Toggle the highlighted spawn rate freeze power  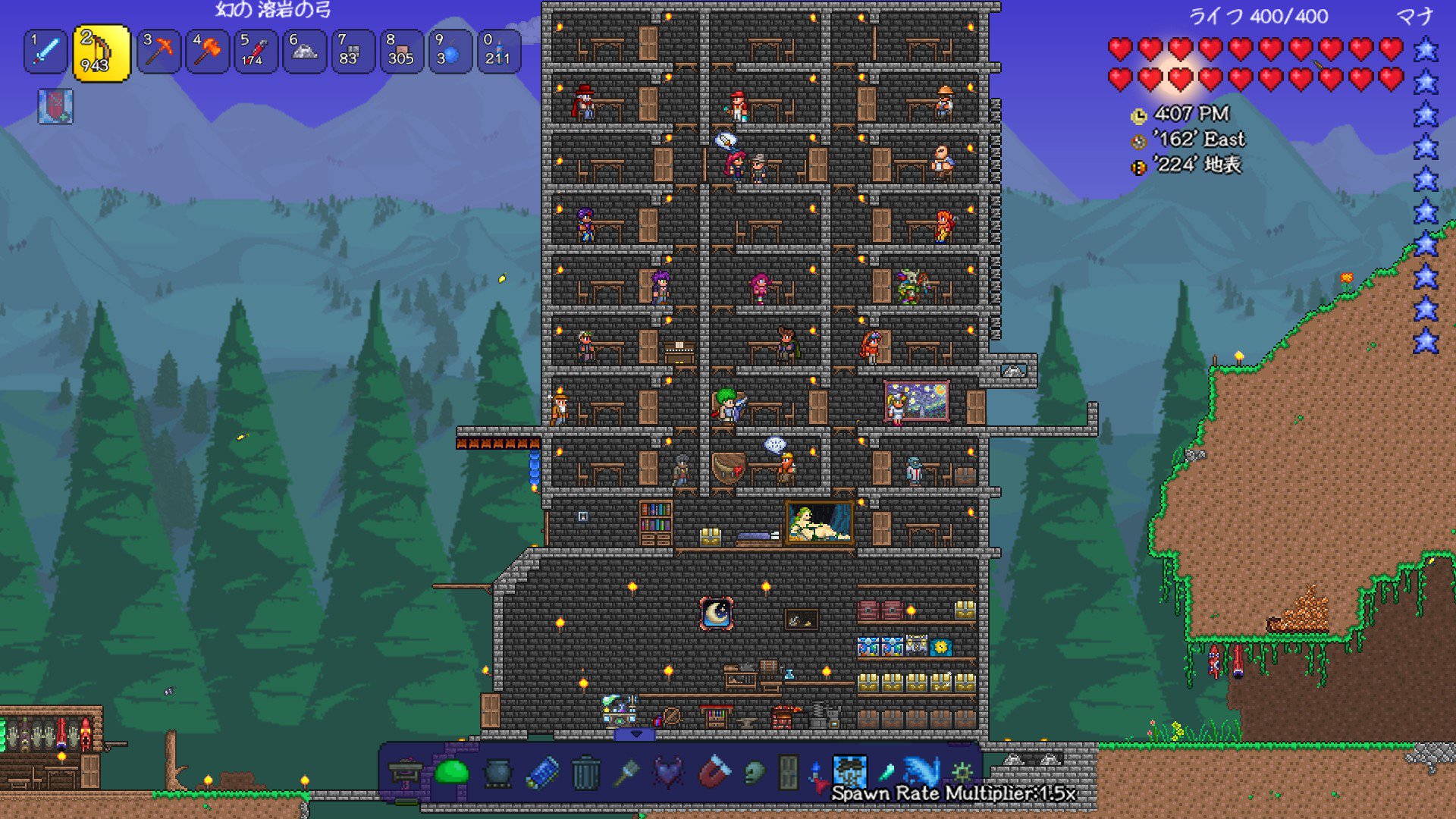[x=850, y=771]
